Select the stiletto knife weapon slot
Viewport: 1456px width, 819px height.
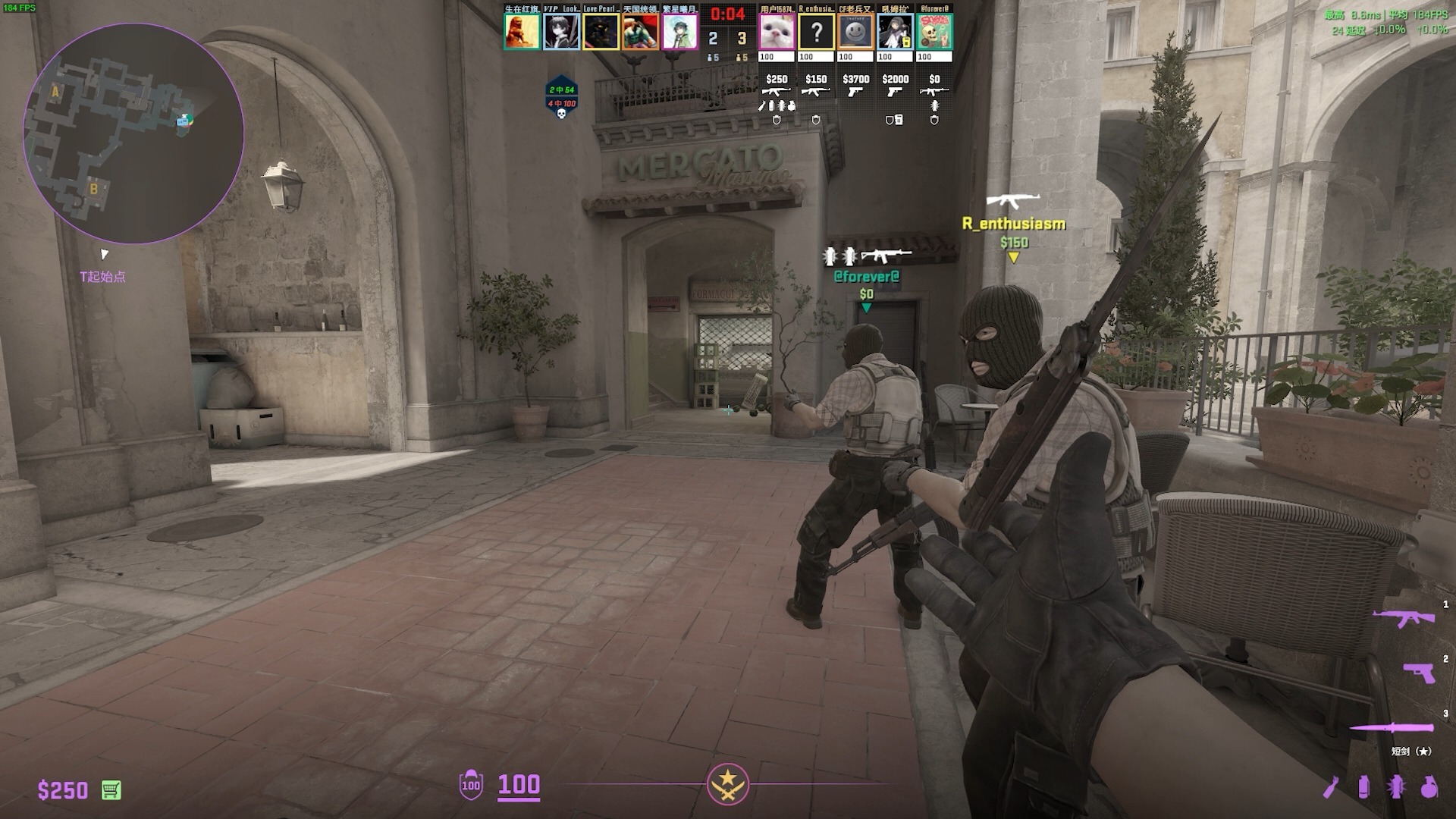tap(1392, 728)
